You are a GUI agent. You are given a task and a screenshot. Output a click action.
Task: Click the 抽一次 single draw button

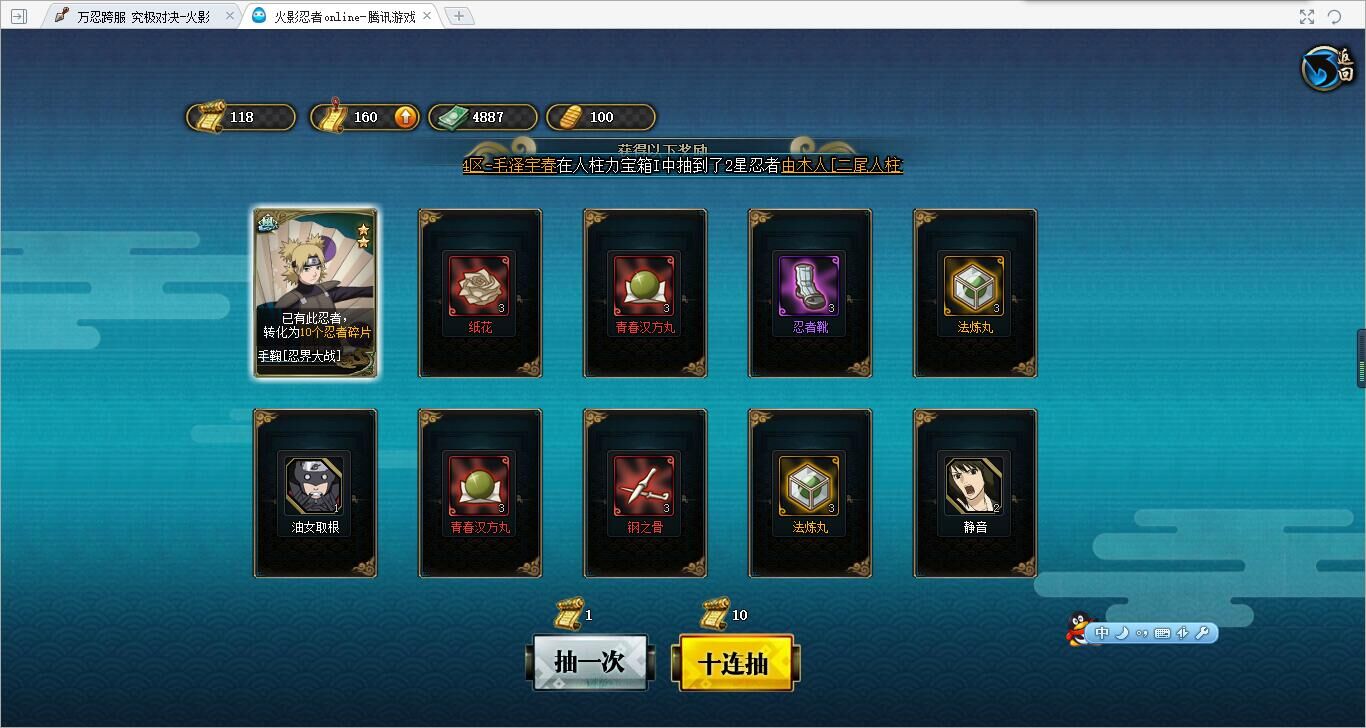pos(589,662)
